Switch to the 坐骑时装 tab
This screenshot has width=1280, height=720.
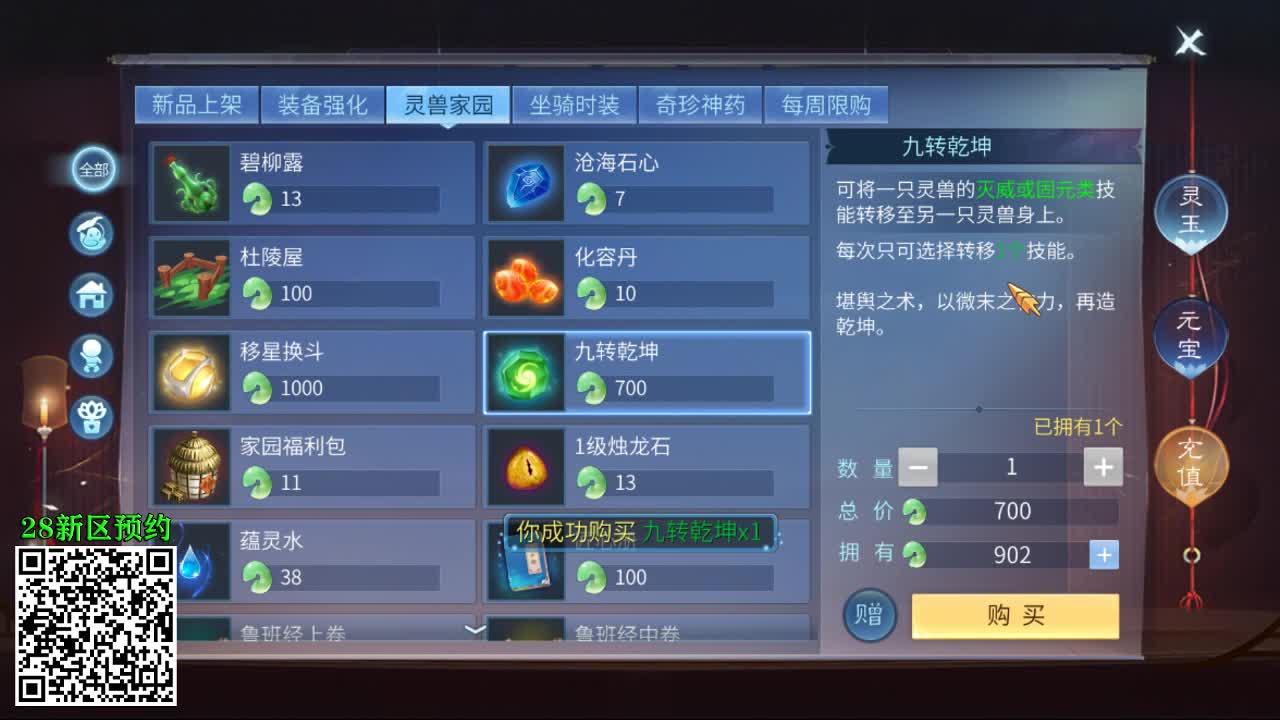click(573, 104)
